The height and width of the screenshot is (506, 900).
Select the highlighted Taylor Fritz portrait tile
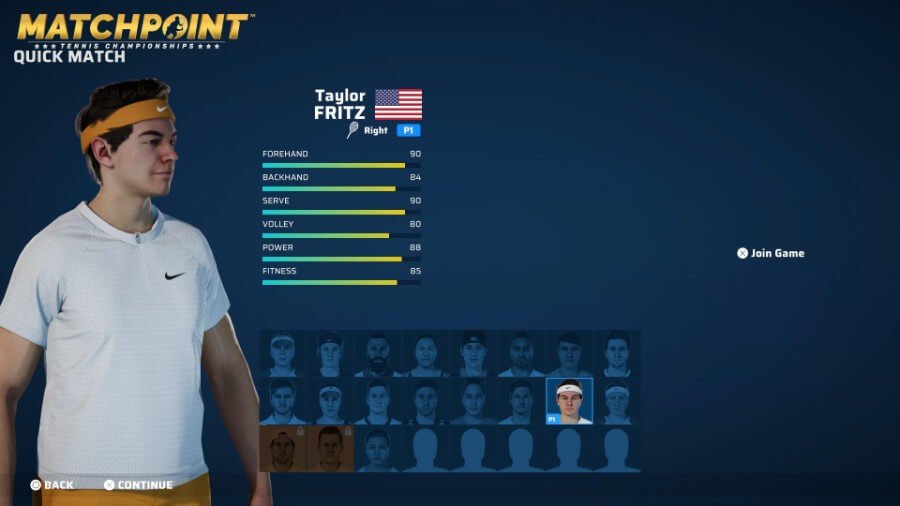point(569,401)
